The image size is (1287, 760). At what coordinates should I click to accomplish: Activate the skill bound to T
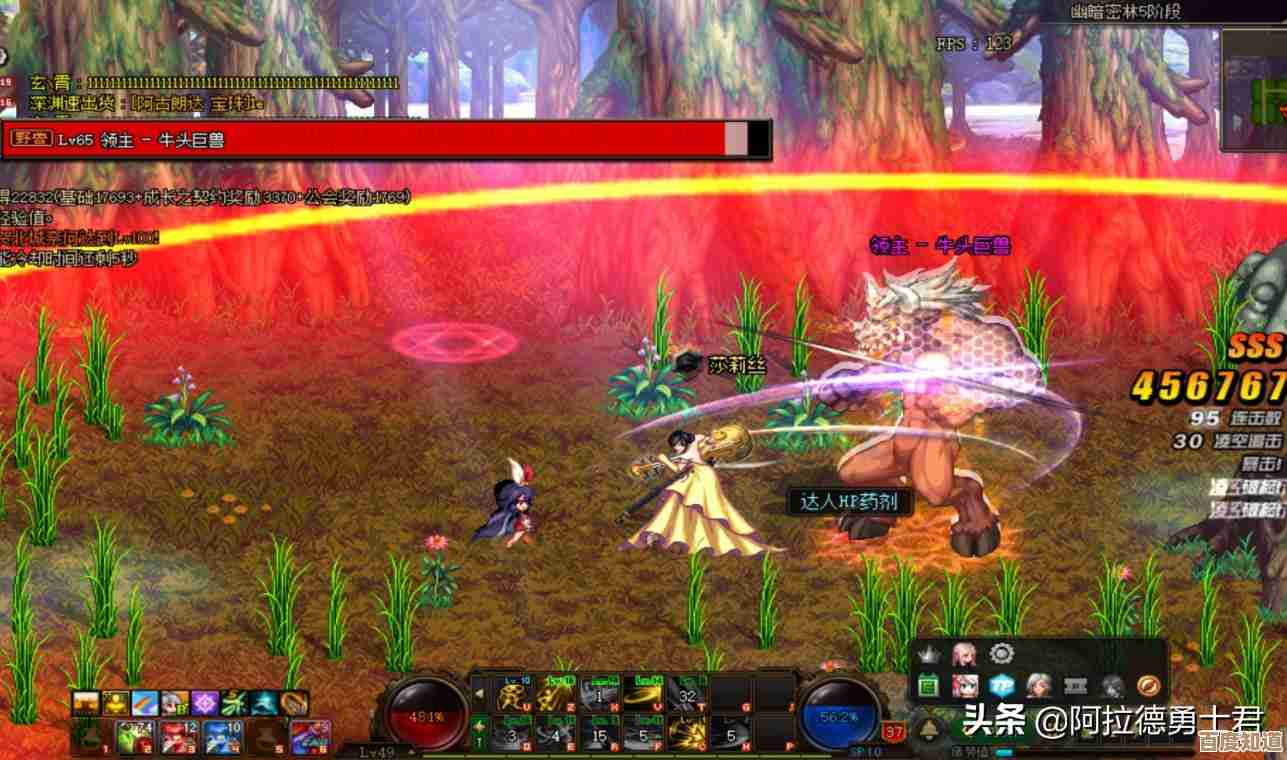point(686,692)
